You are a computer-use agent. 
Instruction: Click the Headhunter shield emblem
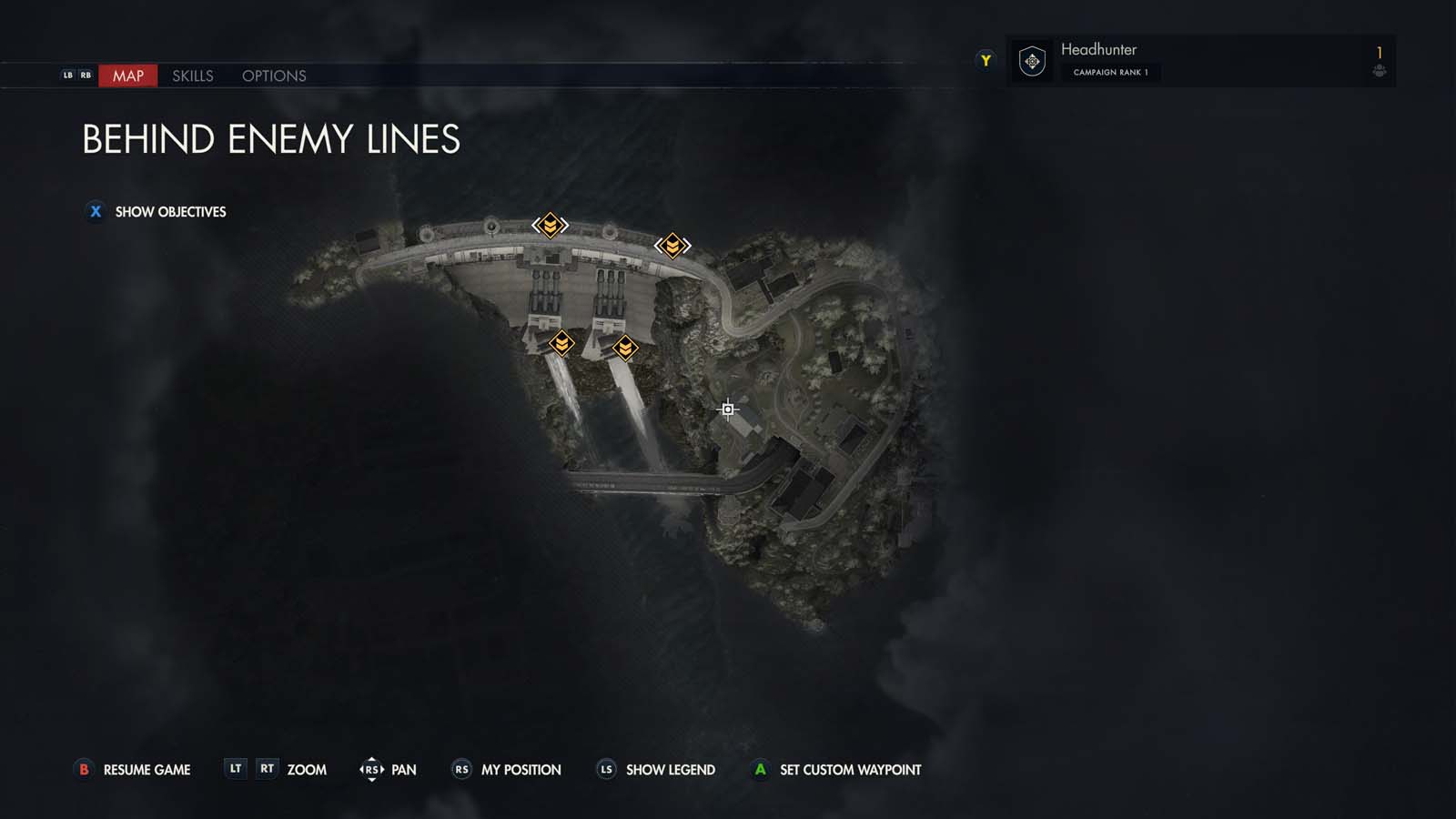[1031, 60]
